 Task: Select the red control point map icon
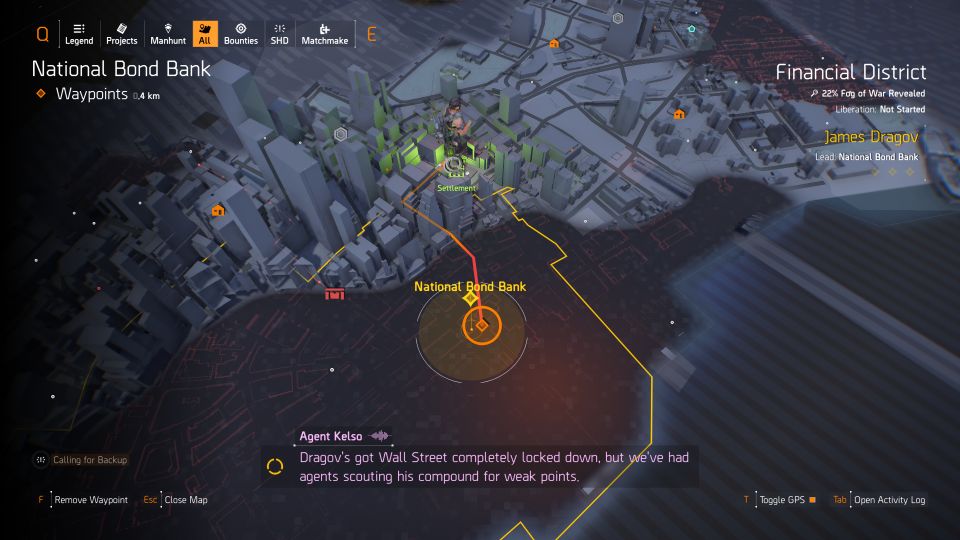click(x=334, y=293)
